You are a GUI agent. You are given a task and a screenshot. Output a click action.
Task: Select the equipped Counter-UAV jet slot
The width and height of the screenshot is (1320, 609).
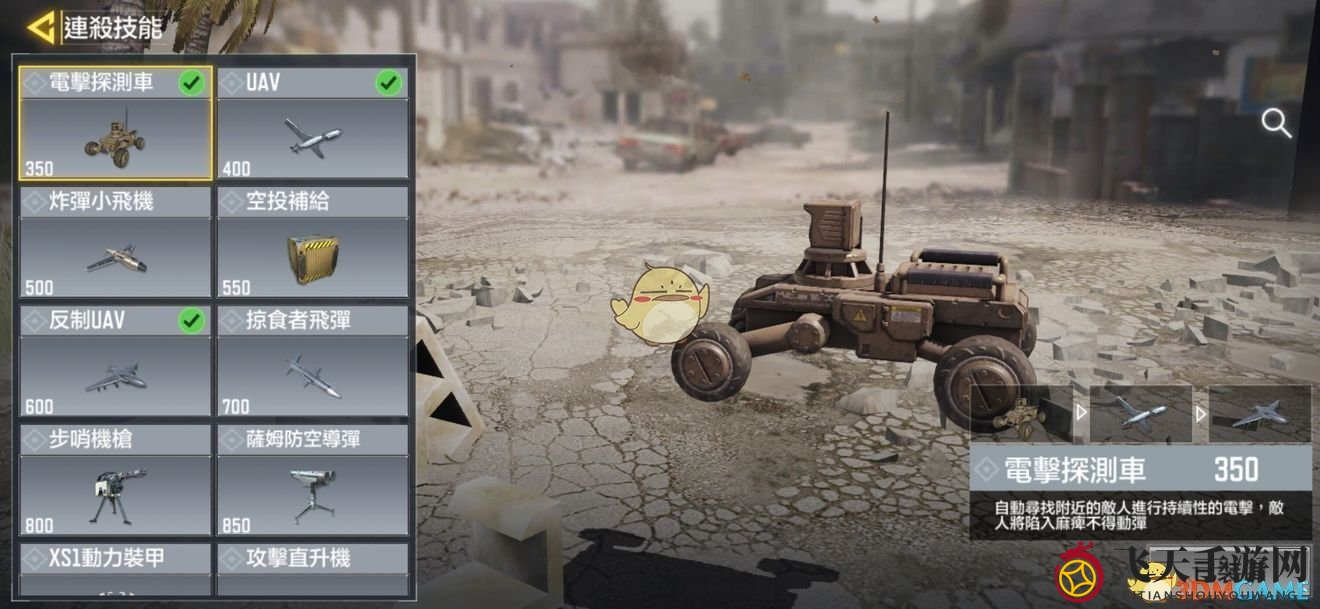(1259, 414)
